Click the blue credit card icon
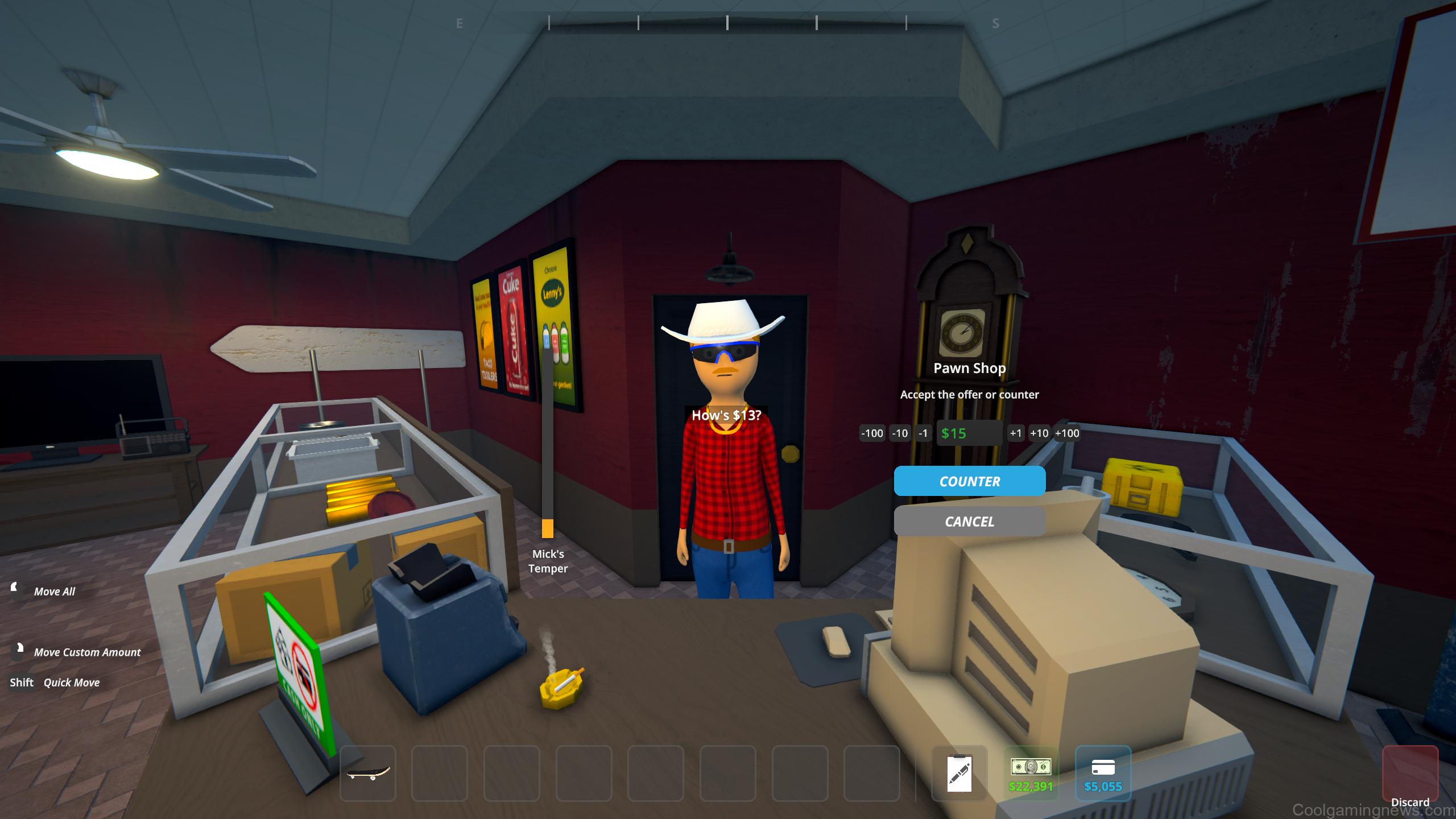Screen dimensions: 1456x819 coord(1103,769)
